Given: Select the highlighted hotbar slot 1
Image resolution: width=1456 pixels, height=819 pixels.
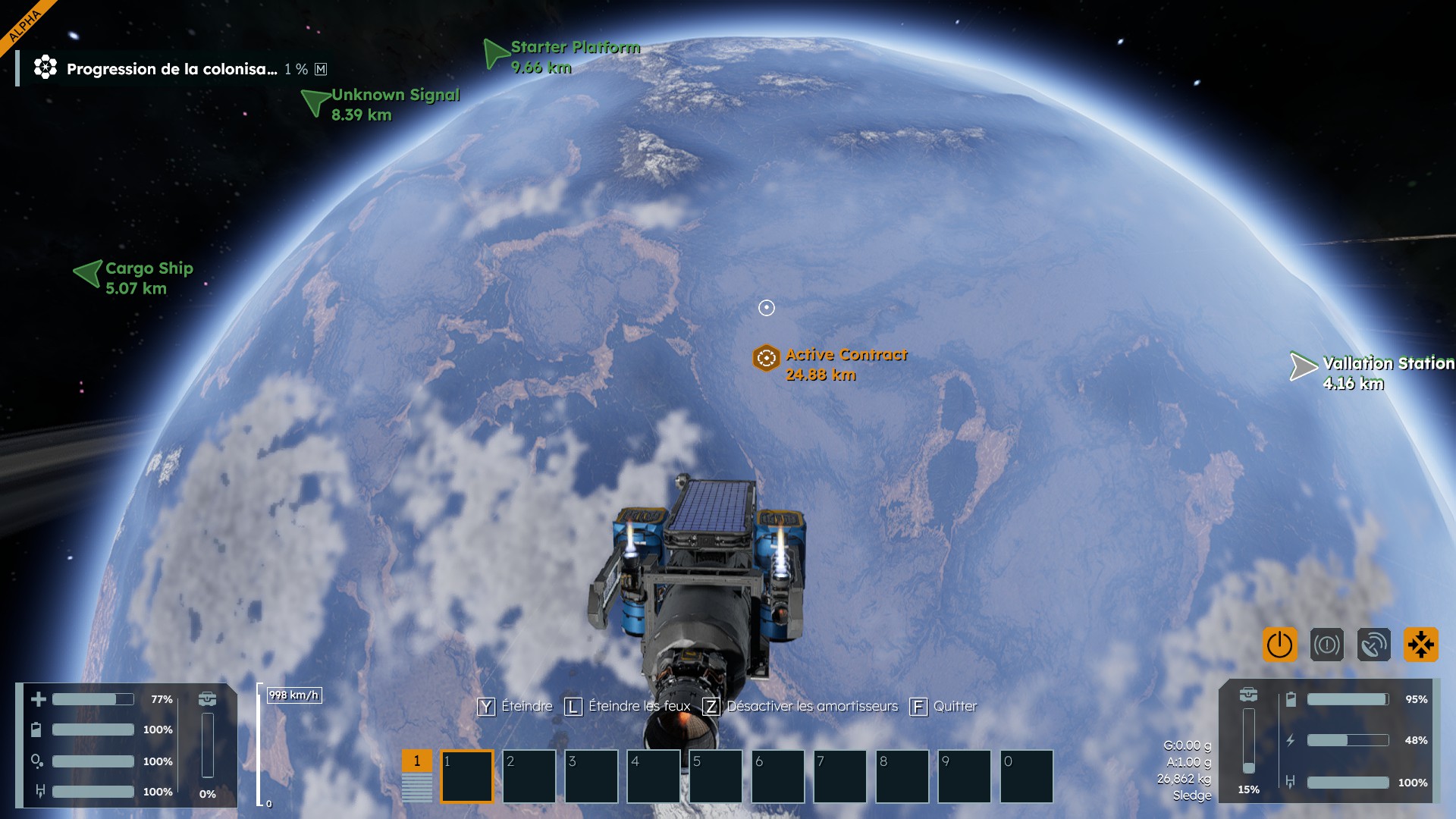Looking at the screenshot, I should [467, 777].
